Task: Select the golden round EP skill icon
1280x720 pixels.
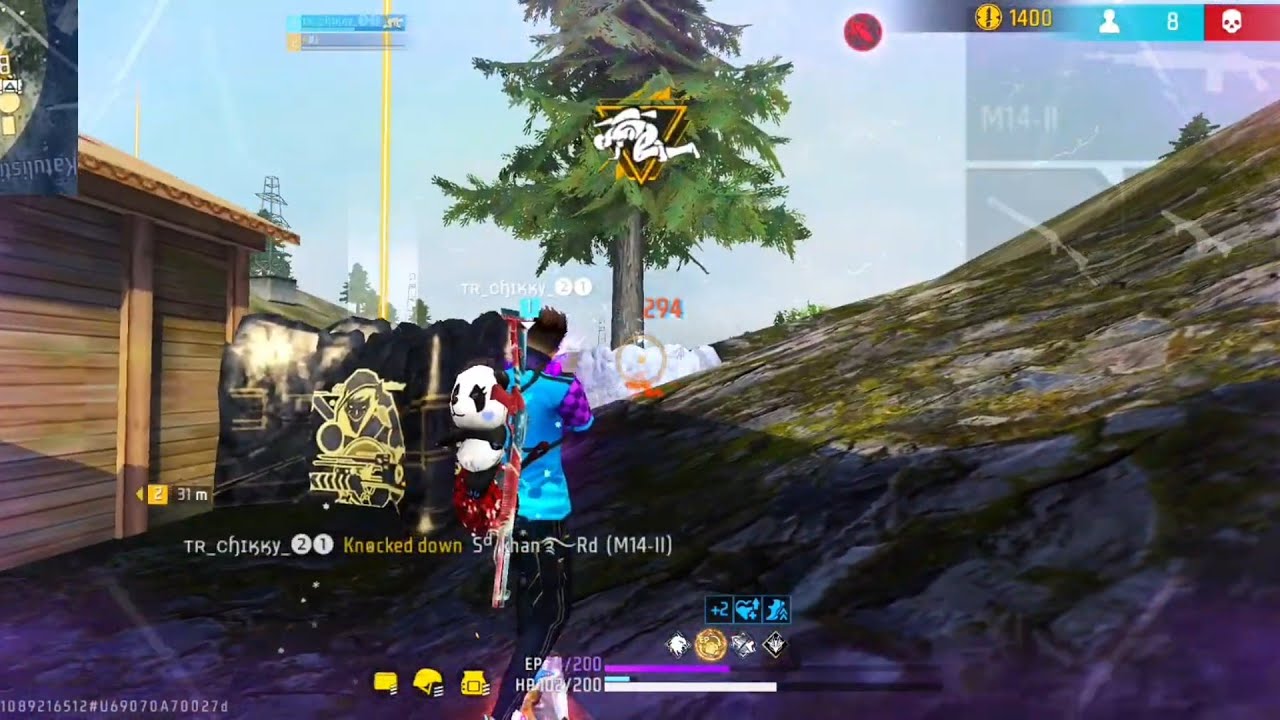Action: pos(710,645)
